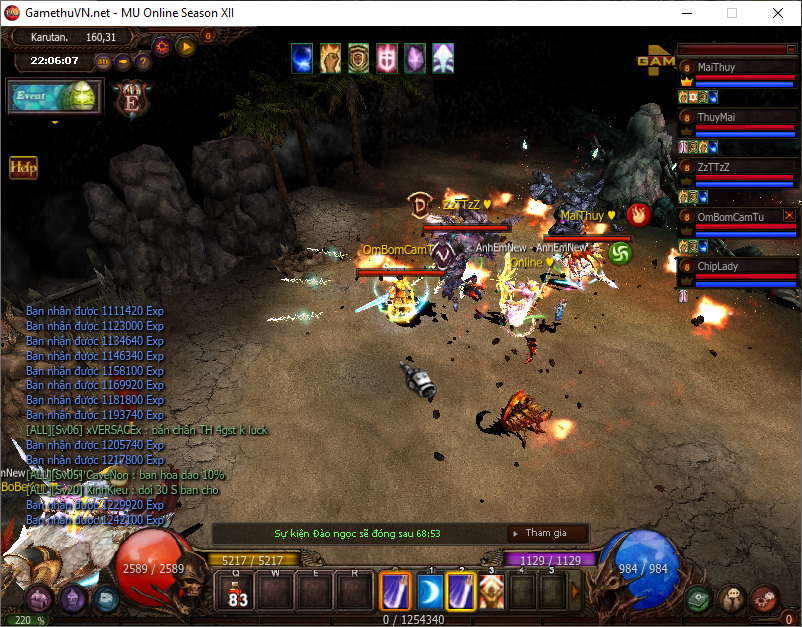Viewport: 802px width, 627px height.
Task: Select party member ThuyMai
Action: (x=735, y=117)
